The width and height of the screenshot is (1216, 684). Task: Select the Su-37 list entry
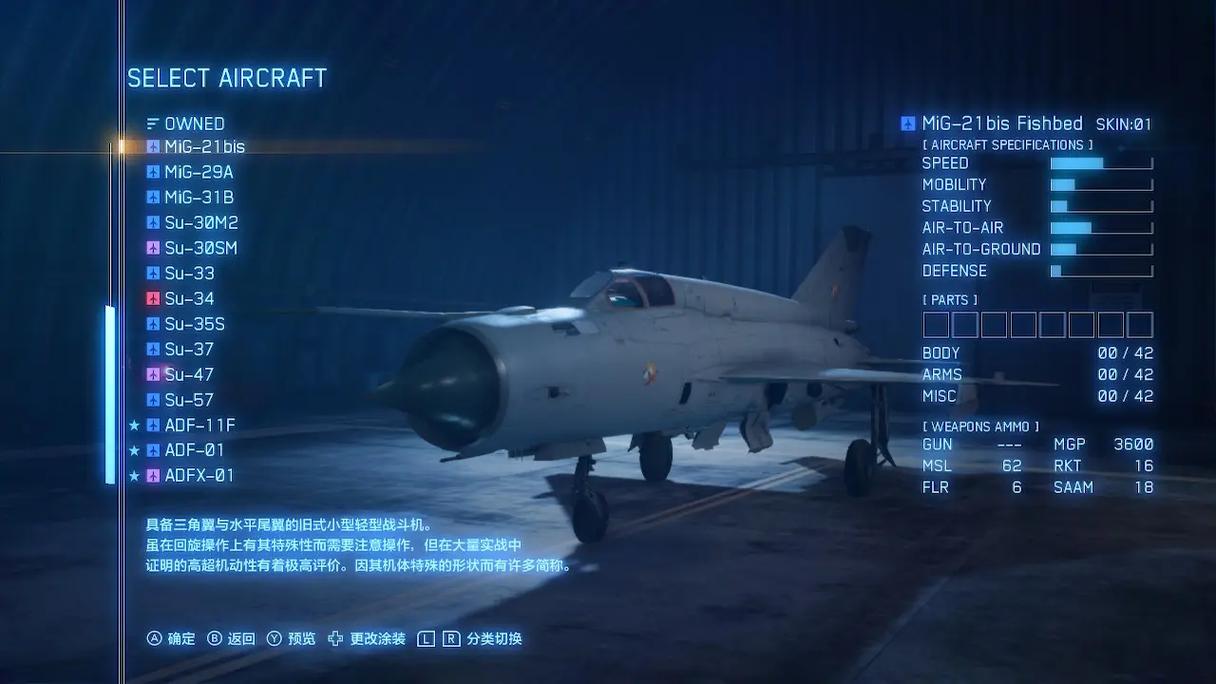[189, 349]
